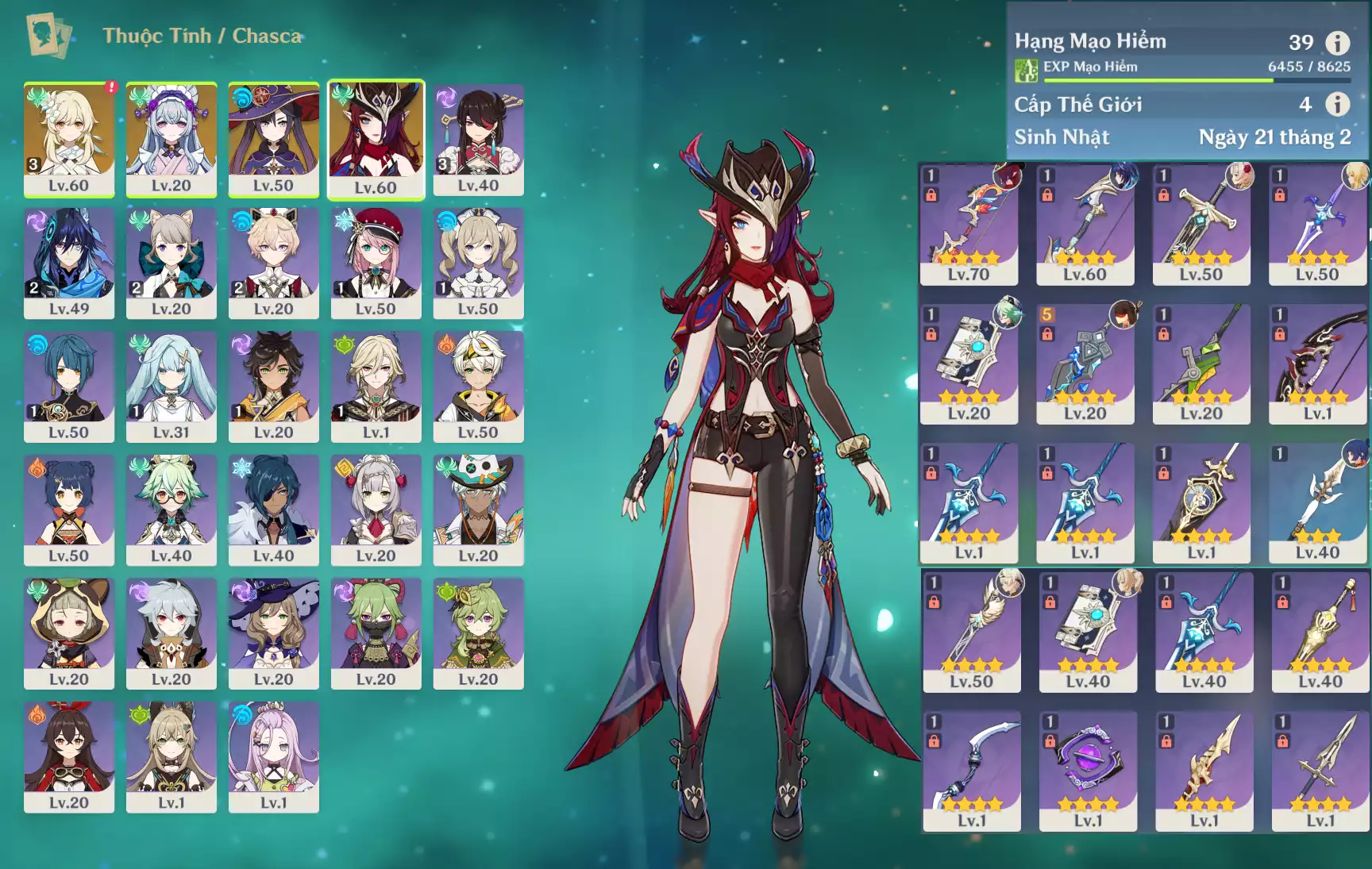Select Kaeya with the eyepatch

click(274, 509)
